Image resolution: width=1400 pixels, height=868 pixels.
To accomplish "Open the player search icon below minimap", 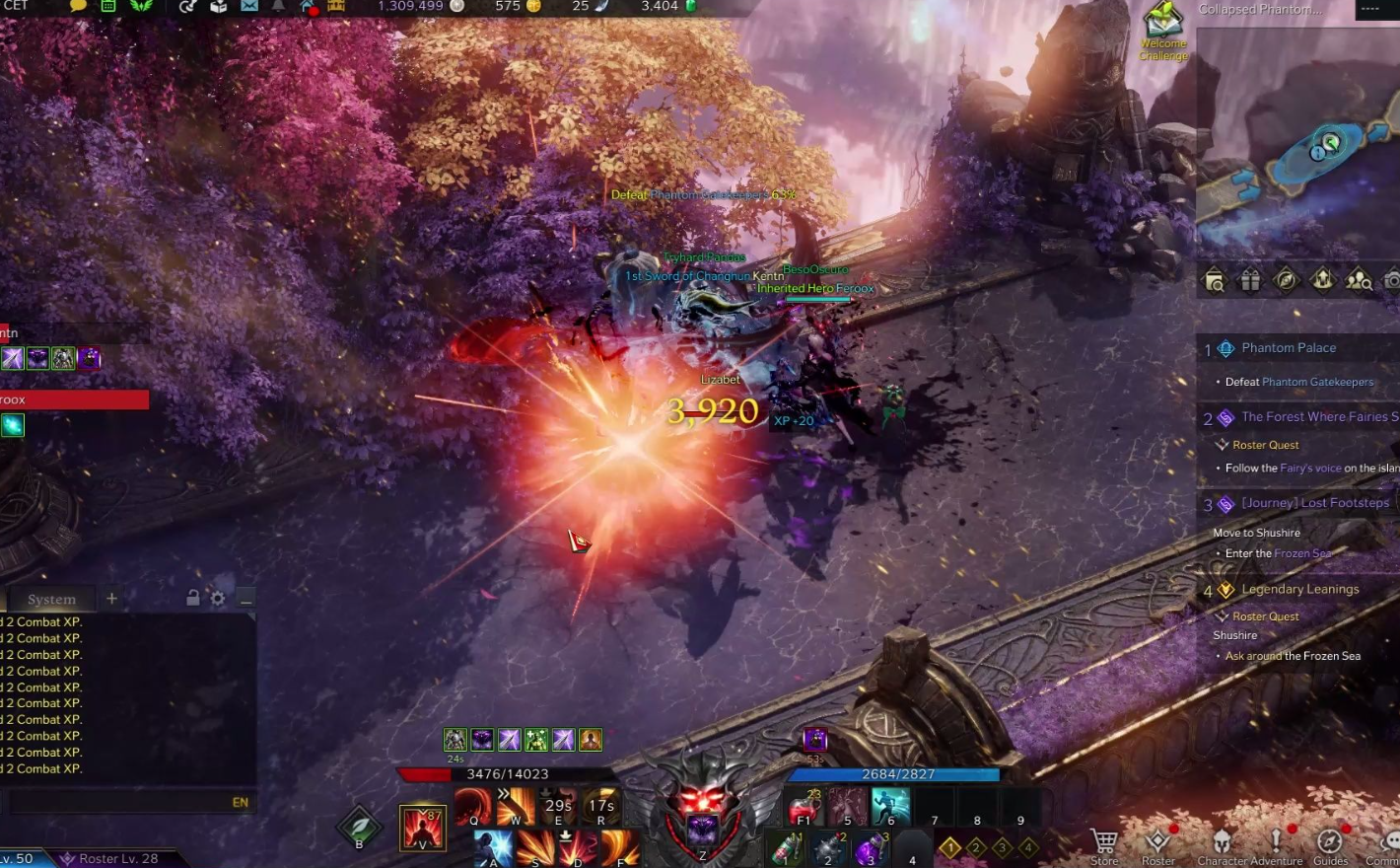I will [x=1359, y=281].
